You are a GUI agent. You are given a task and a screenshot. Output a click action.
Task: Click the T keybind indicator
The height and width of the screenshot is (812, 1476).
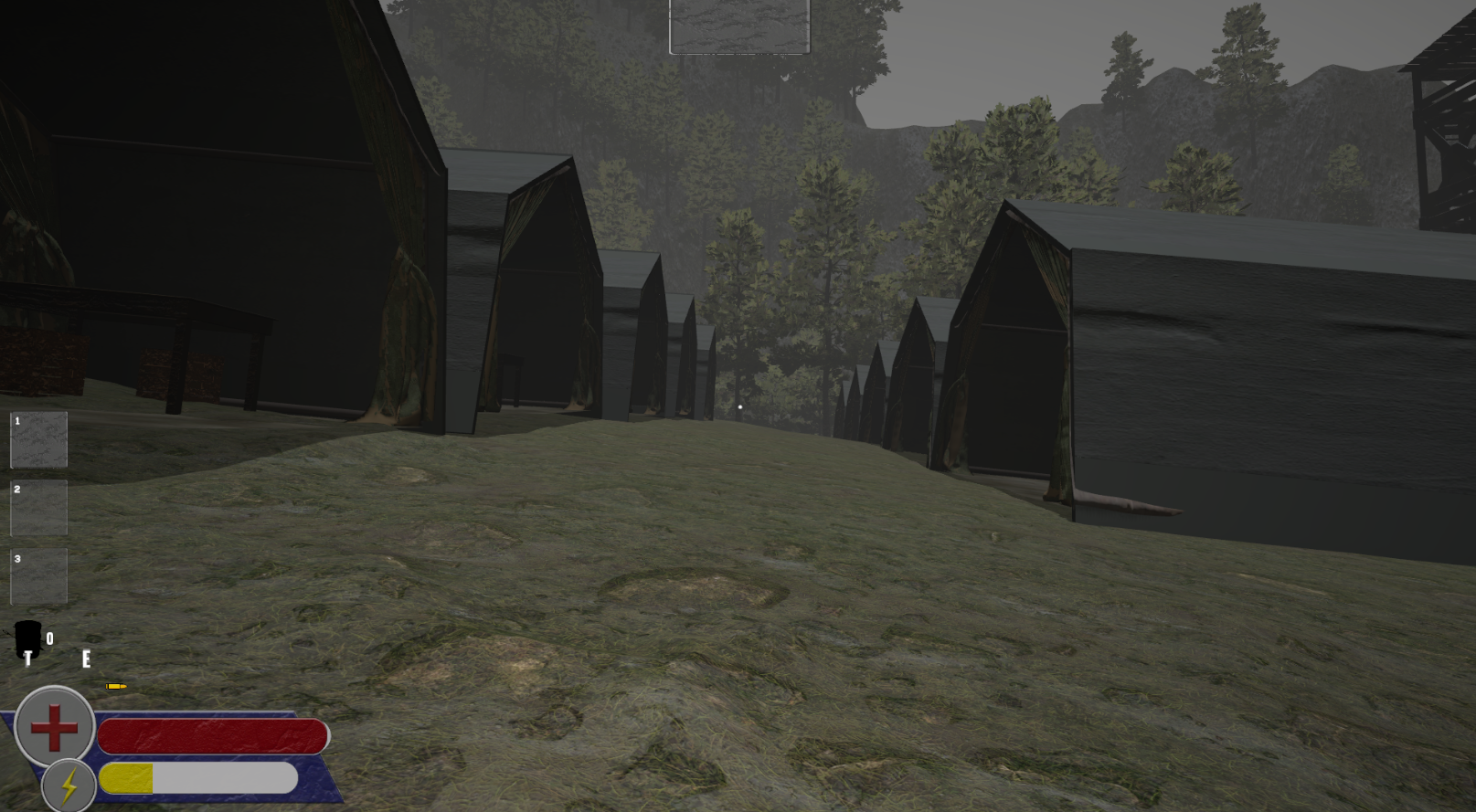(x=28, y=659)
